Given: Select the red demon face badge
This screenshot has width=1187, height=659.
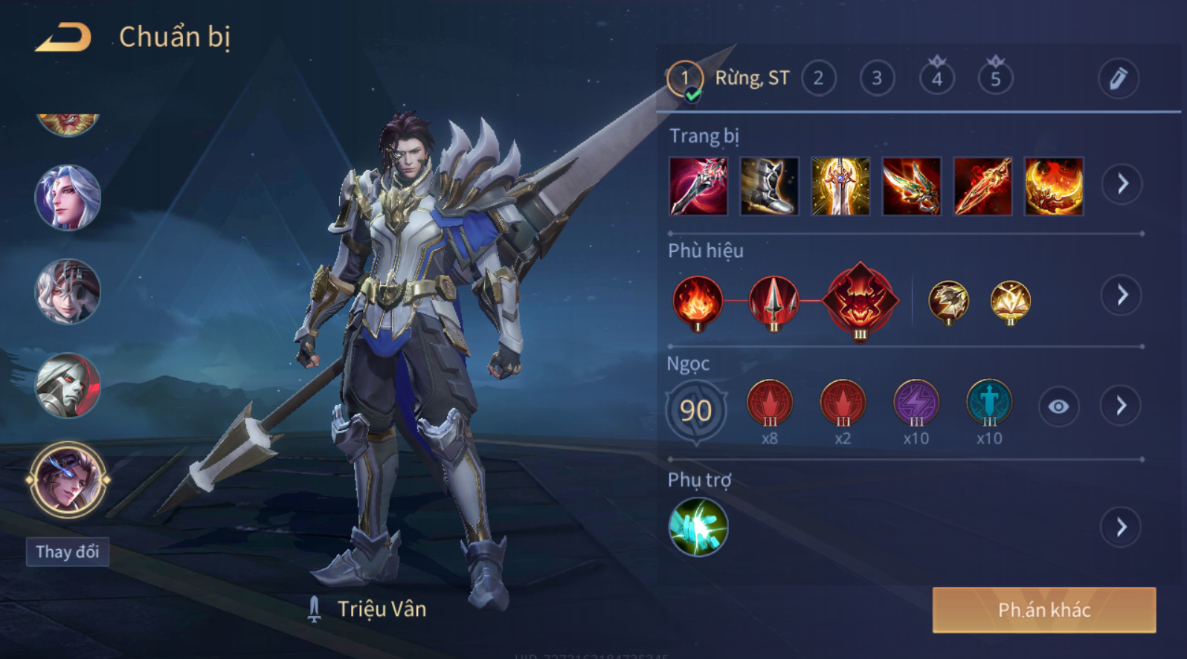Looking at the screenshot, I should [x=862, y=298].
